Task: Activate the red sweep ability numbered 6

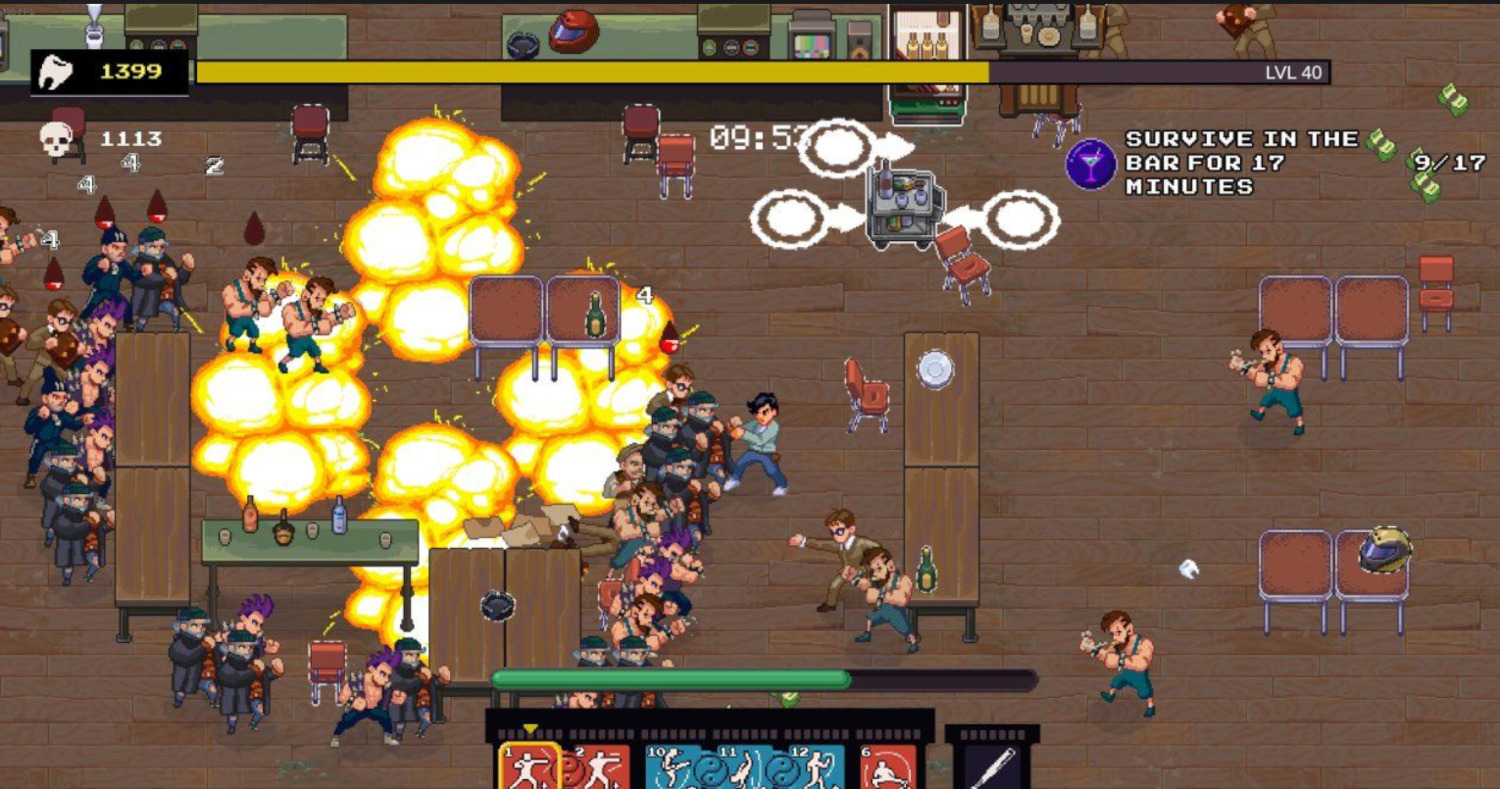Action: click(x=888, y=768)
